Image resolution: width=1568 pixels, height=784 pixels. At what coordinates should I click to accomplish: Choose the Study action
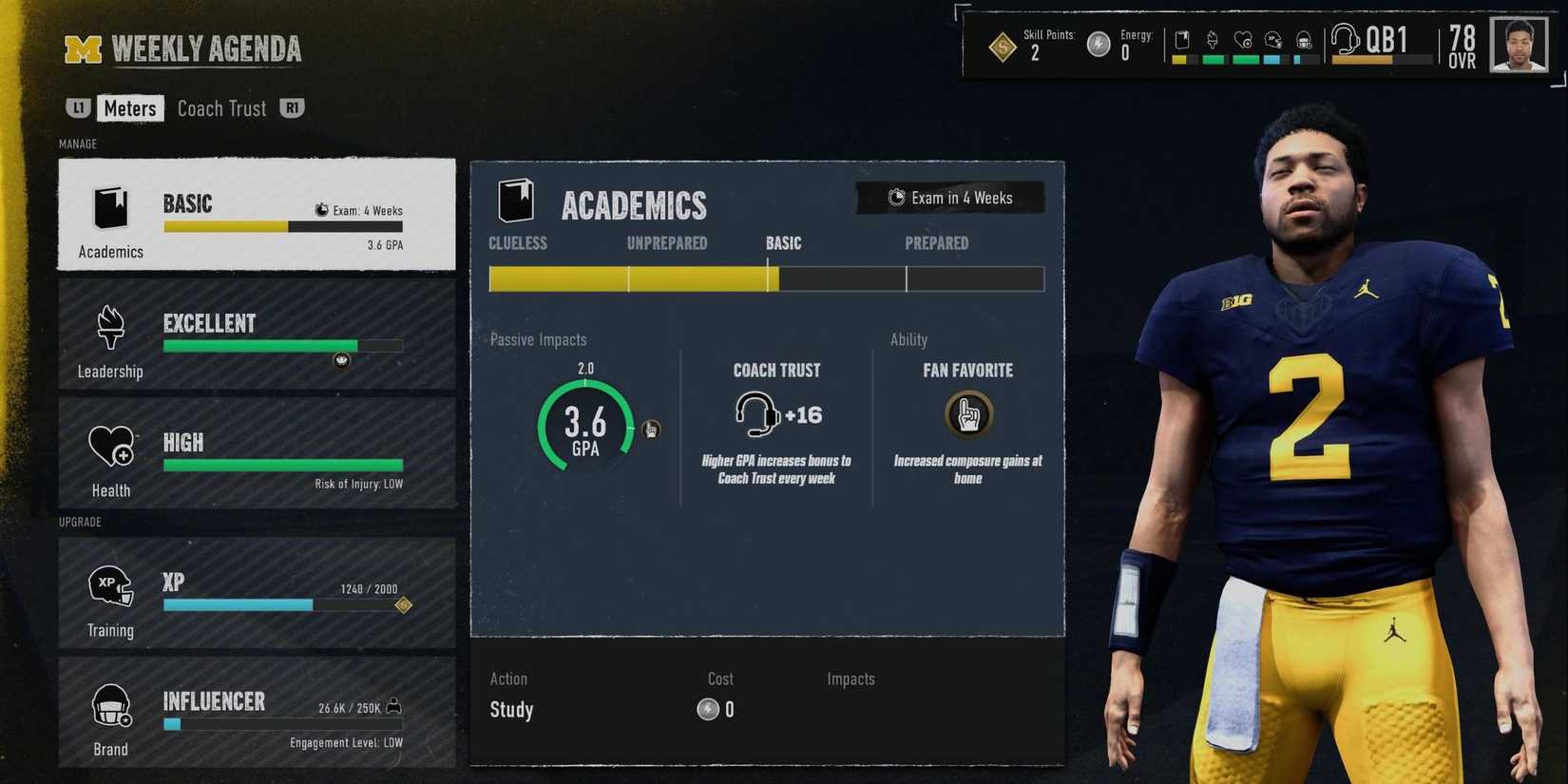coord(511,709)
